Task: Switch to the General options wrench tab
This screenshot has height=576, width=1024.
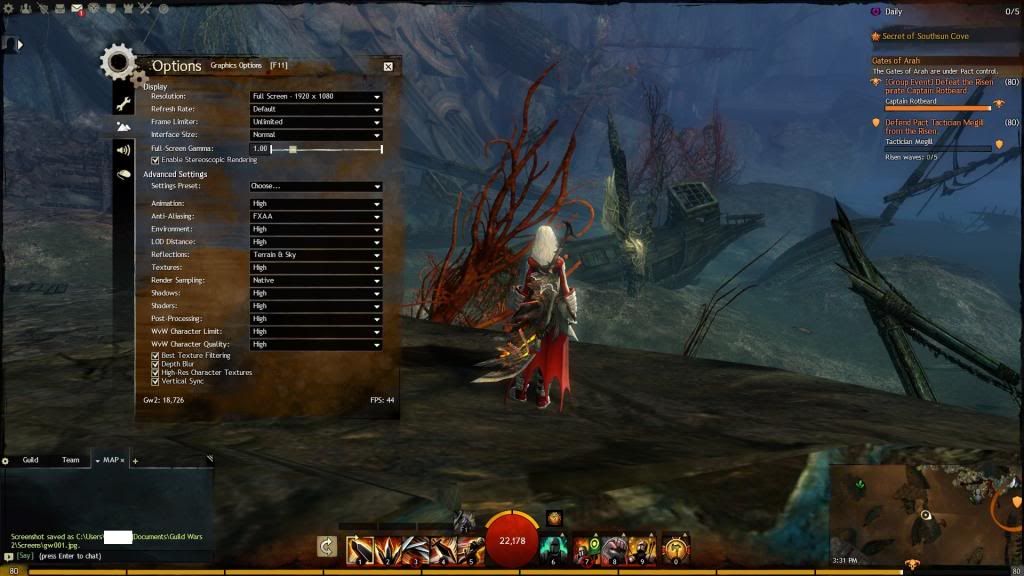Action: point(123,103)
